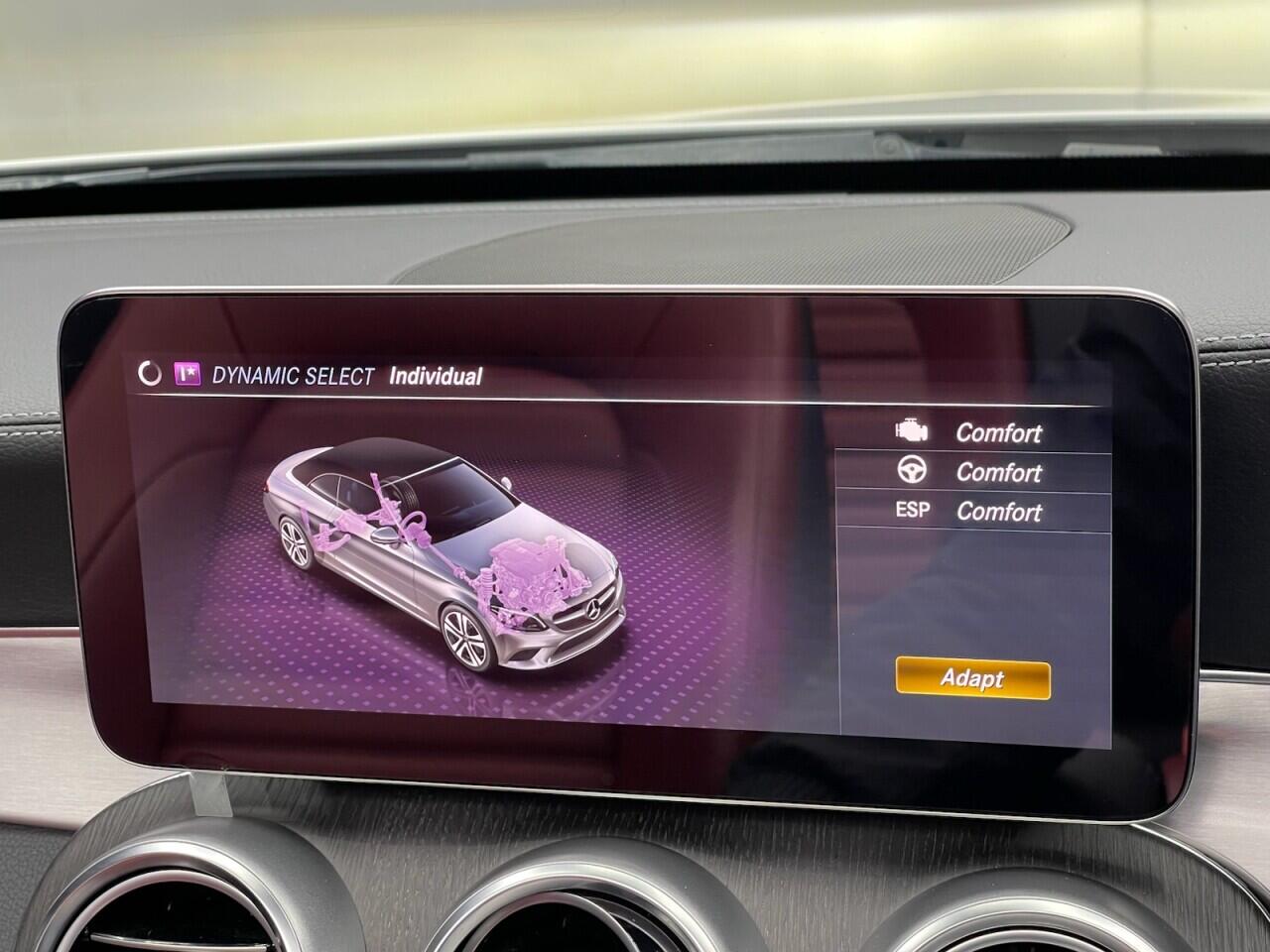Open the ESP Comfort setting selector
1270x952 pixels.
click(997, 513)
